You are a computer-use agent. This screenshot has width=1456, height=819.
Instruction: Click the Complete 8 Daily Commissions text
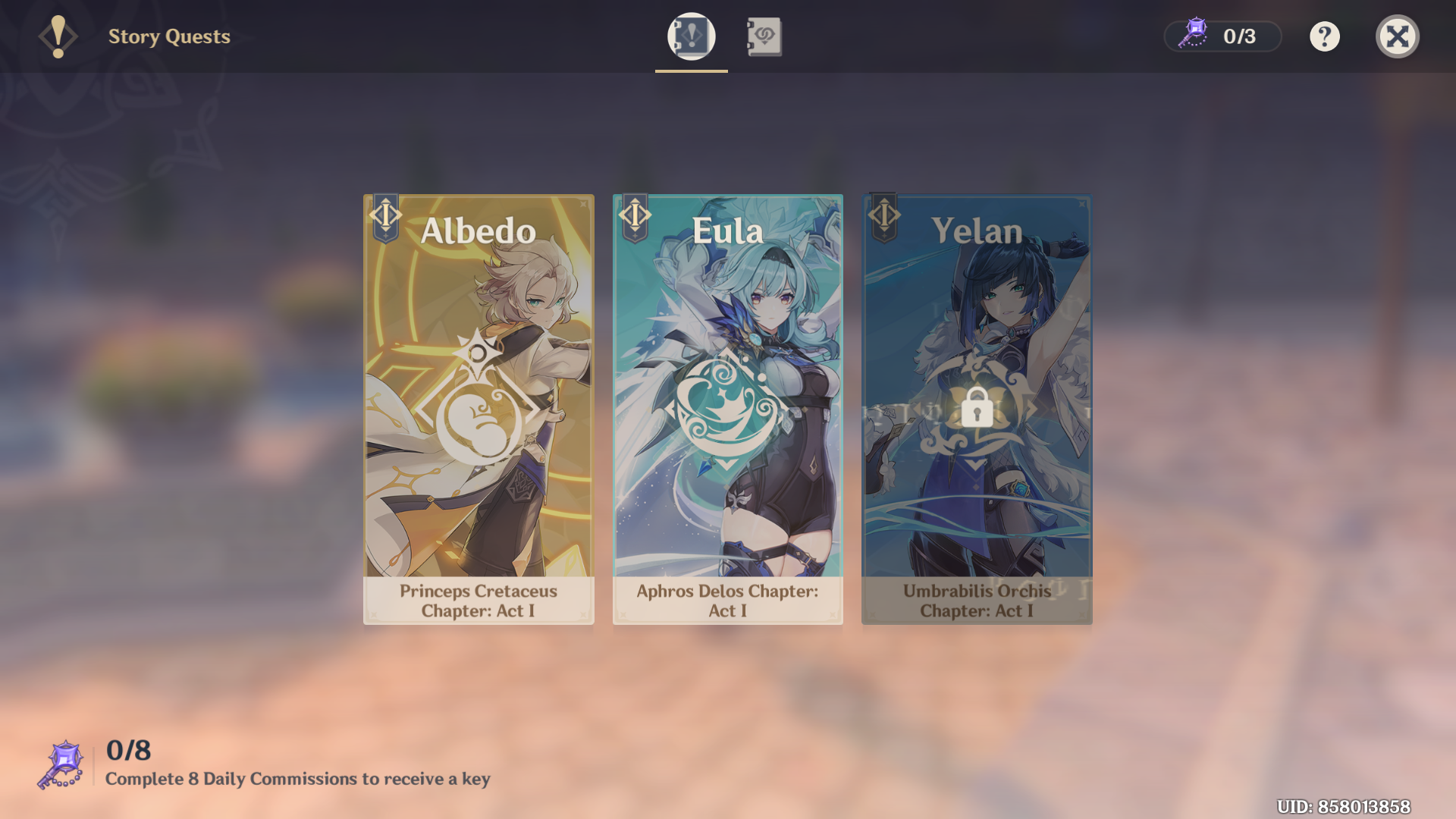tap(297, 778)
